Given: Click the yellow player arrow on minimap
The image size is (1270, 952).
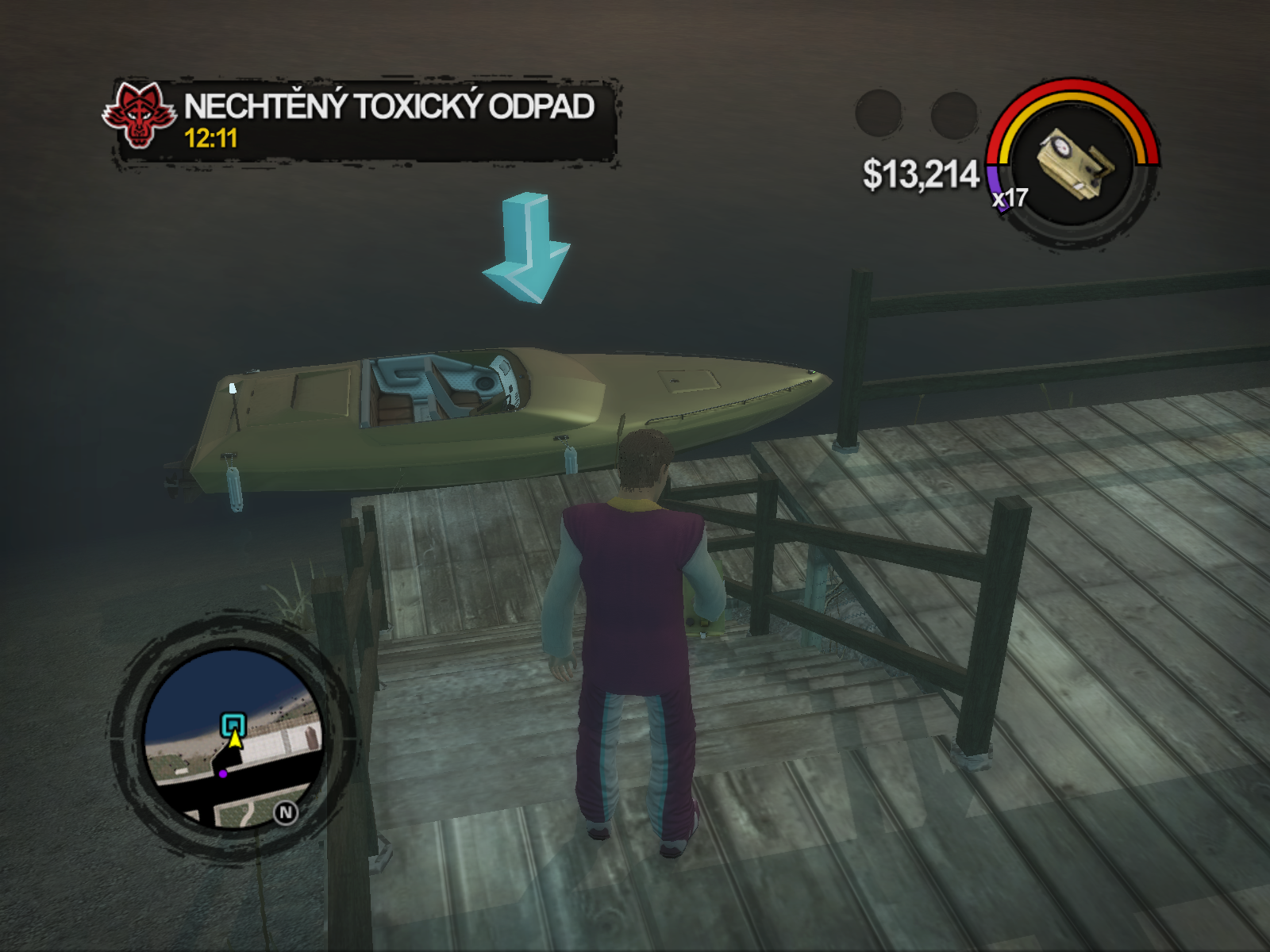Looking at the screenshot, I should 235,739.
